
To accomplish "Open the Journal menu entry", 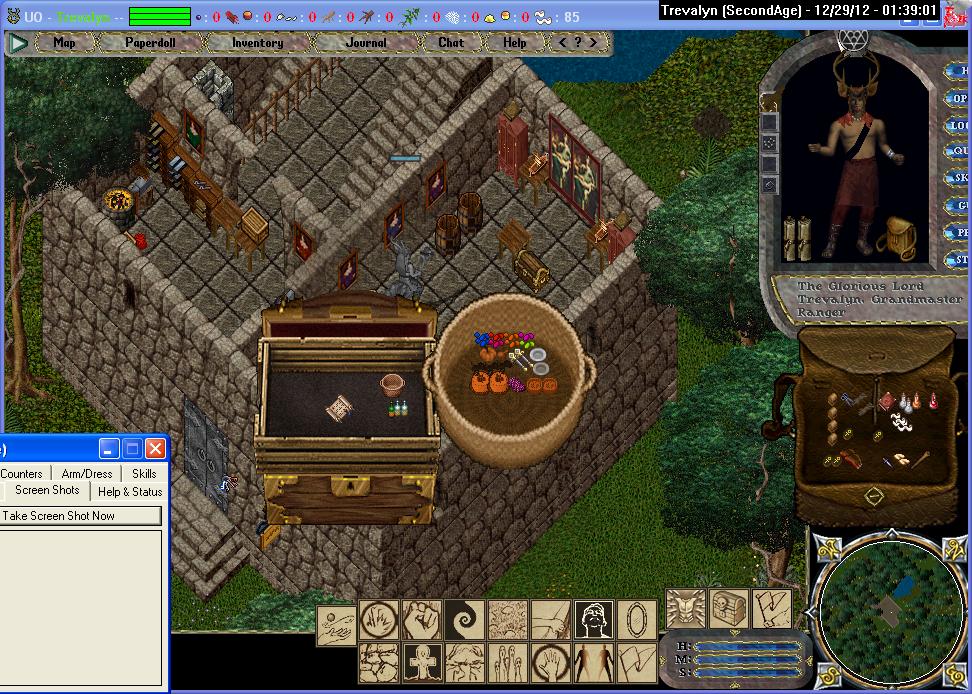I will coord(366,43).
